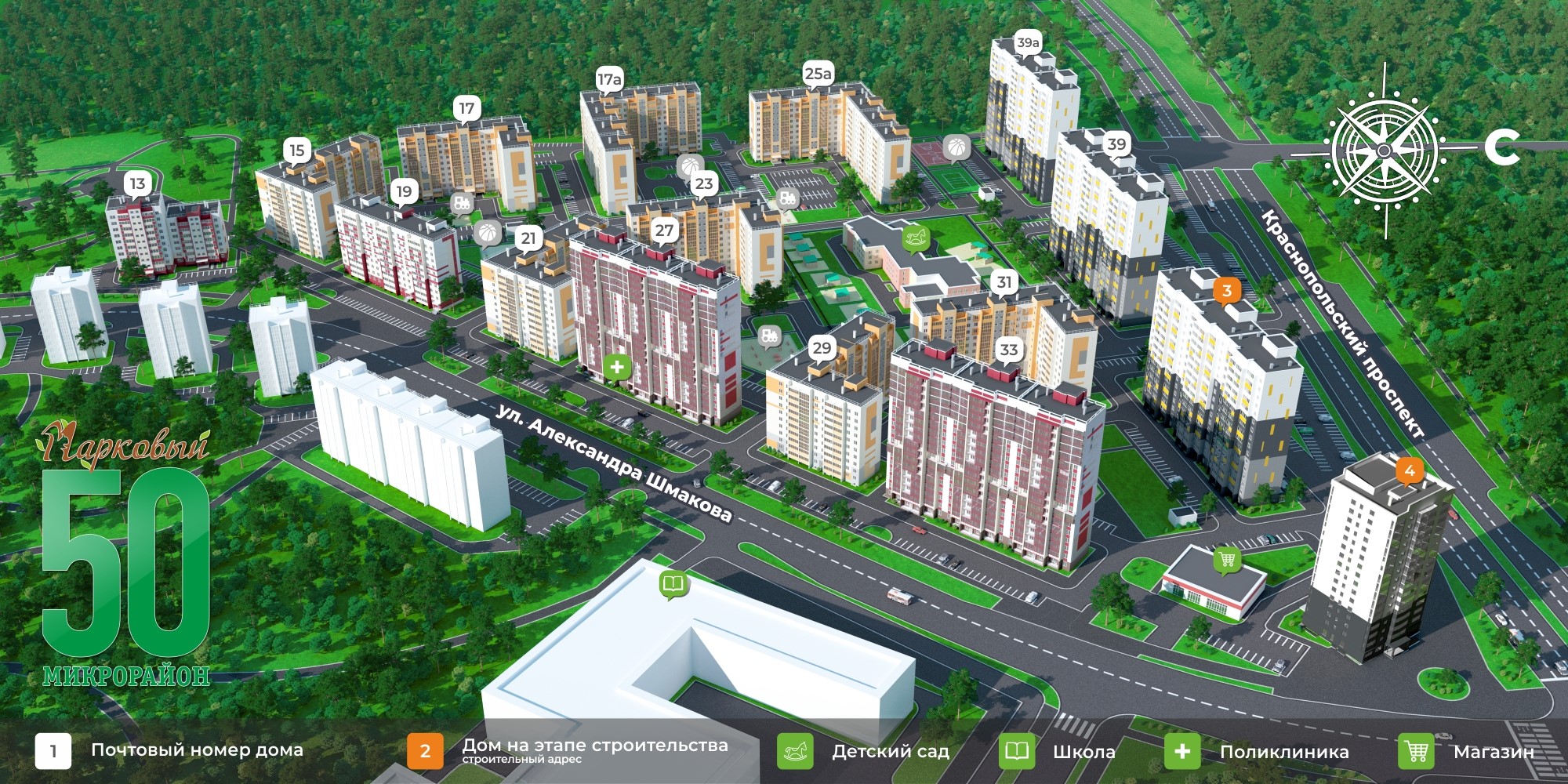Click the green clinic plus marker on the map
Screen dimensions: 1568x784
617,366
